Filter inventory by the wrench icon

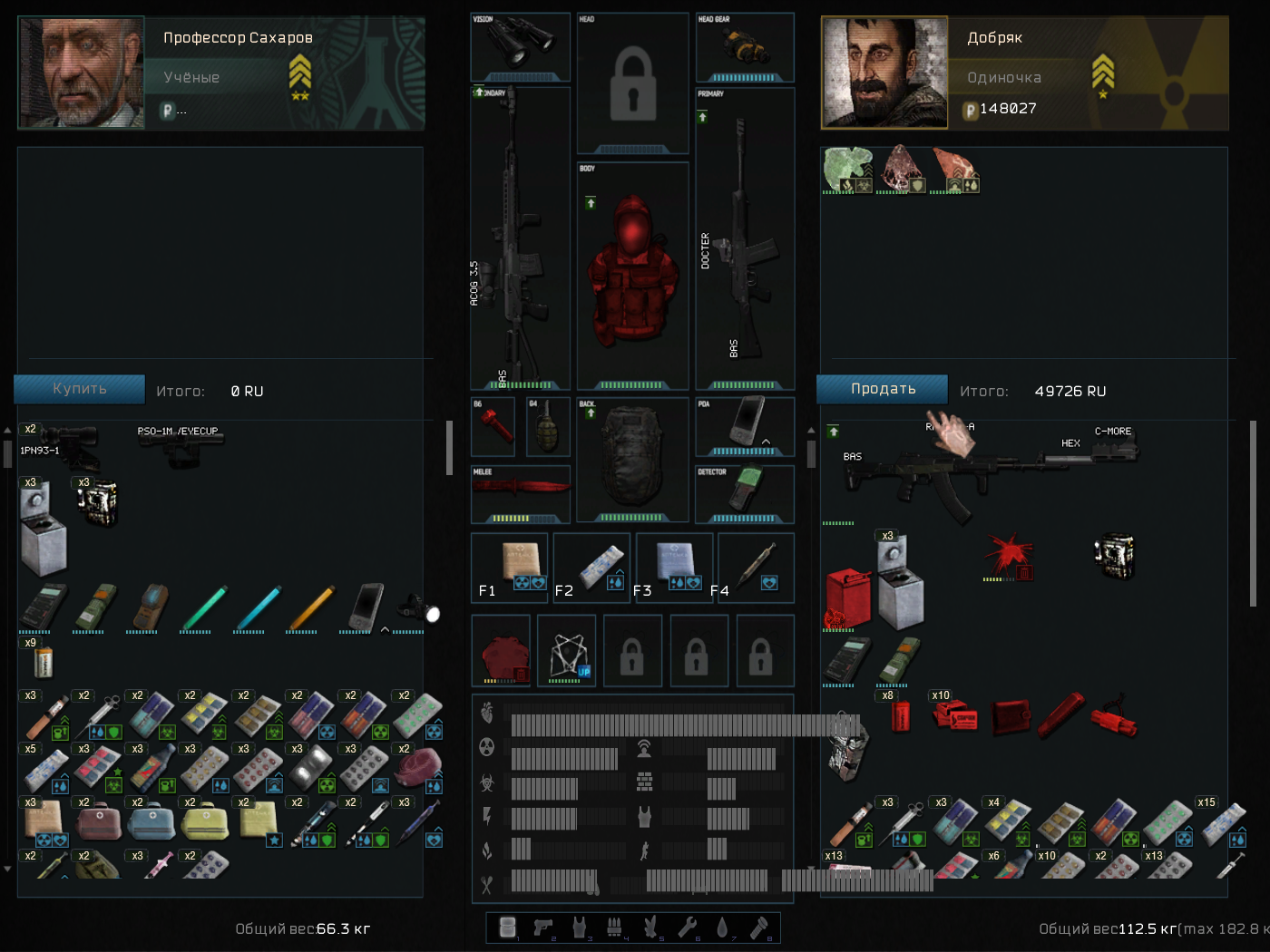coord(687,927)
